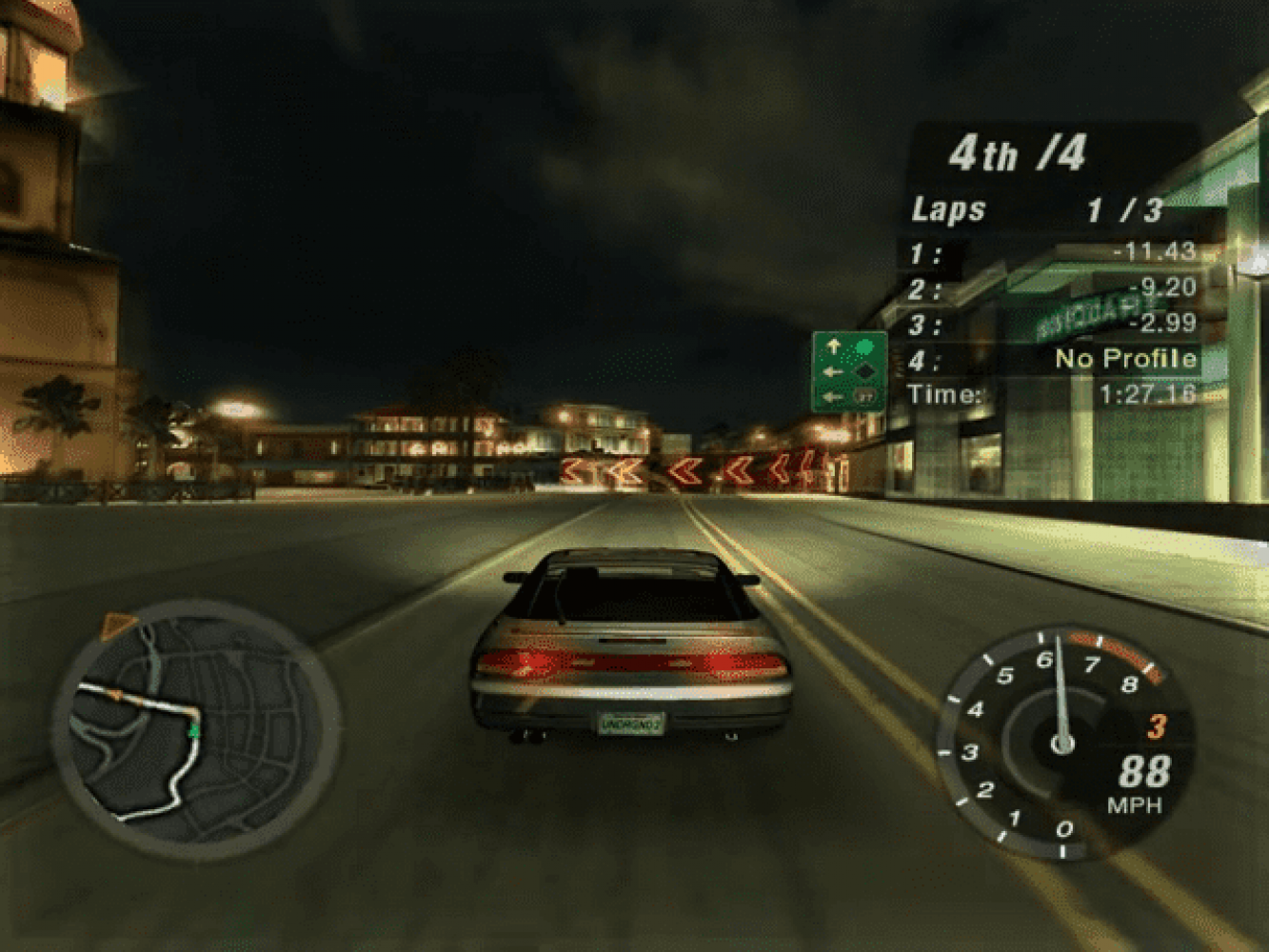Viewport: 1269px width, 952px height.
Task: Click the circular minimap
Action: (197, 730)
